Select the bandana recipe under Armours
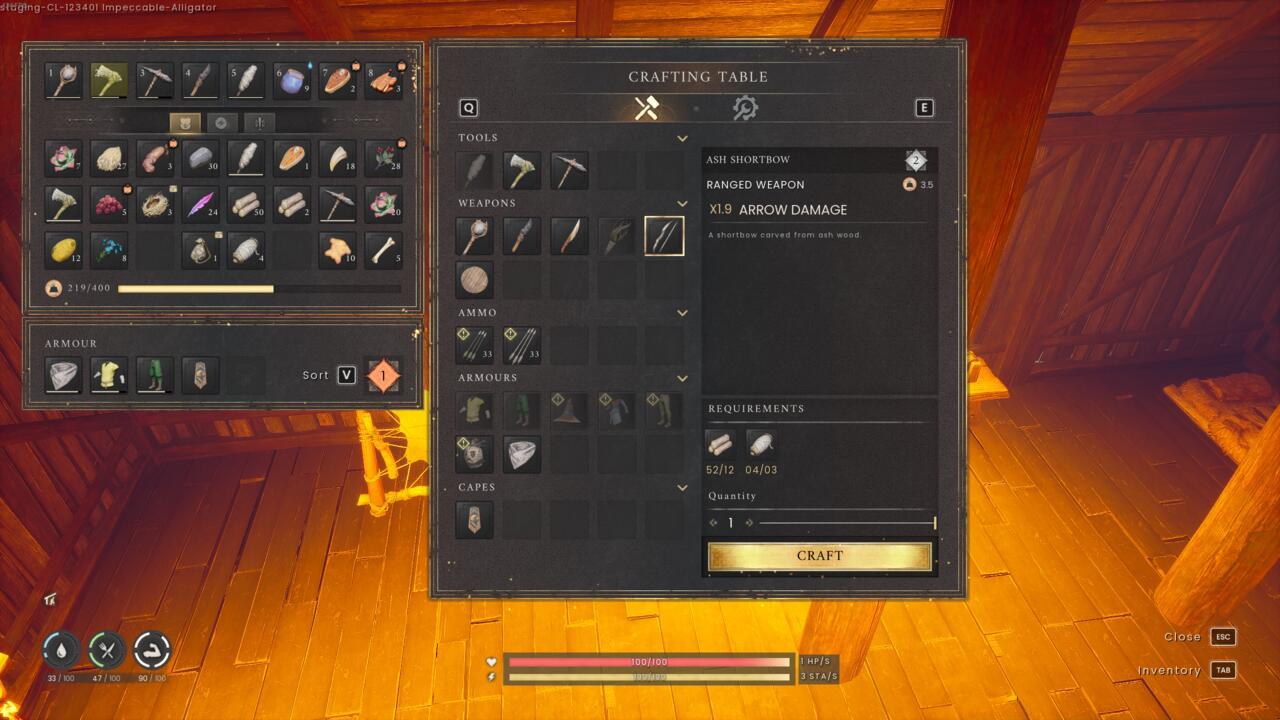The height and width of the screenshot is (720, 1280). click(522, 454)
